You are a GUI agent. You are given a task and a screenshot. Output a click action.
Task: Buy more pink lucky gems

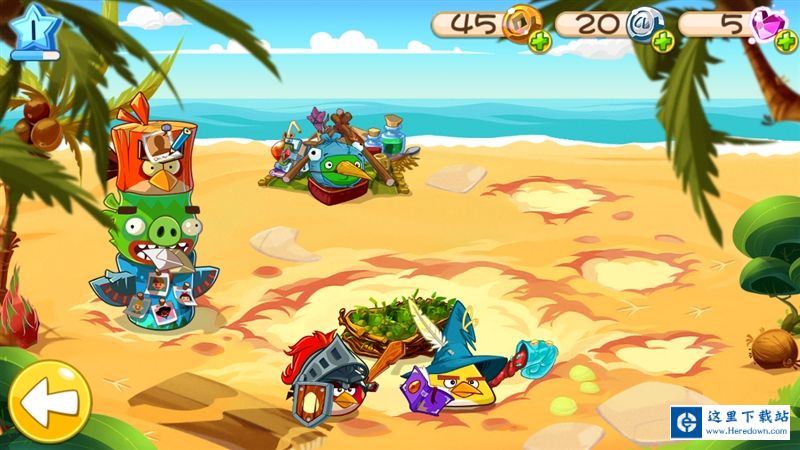784,43
